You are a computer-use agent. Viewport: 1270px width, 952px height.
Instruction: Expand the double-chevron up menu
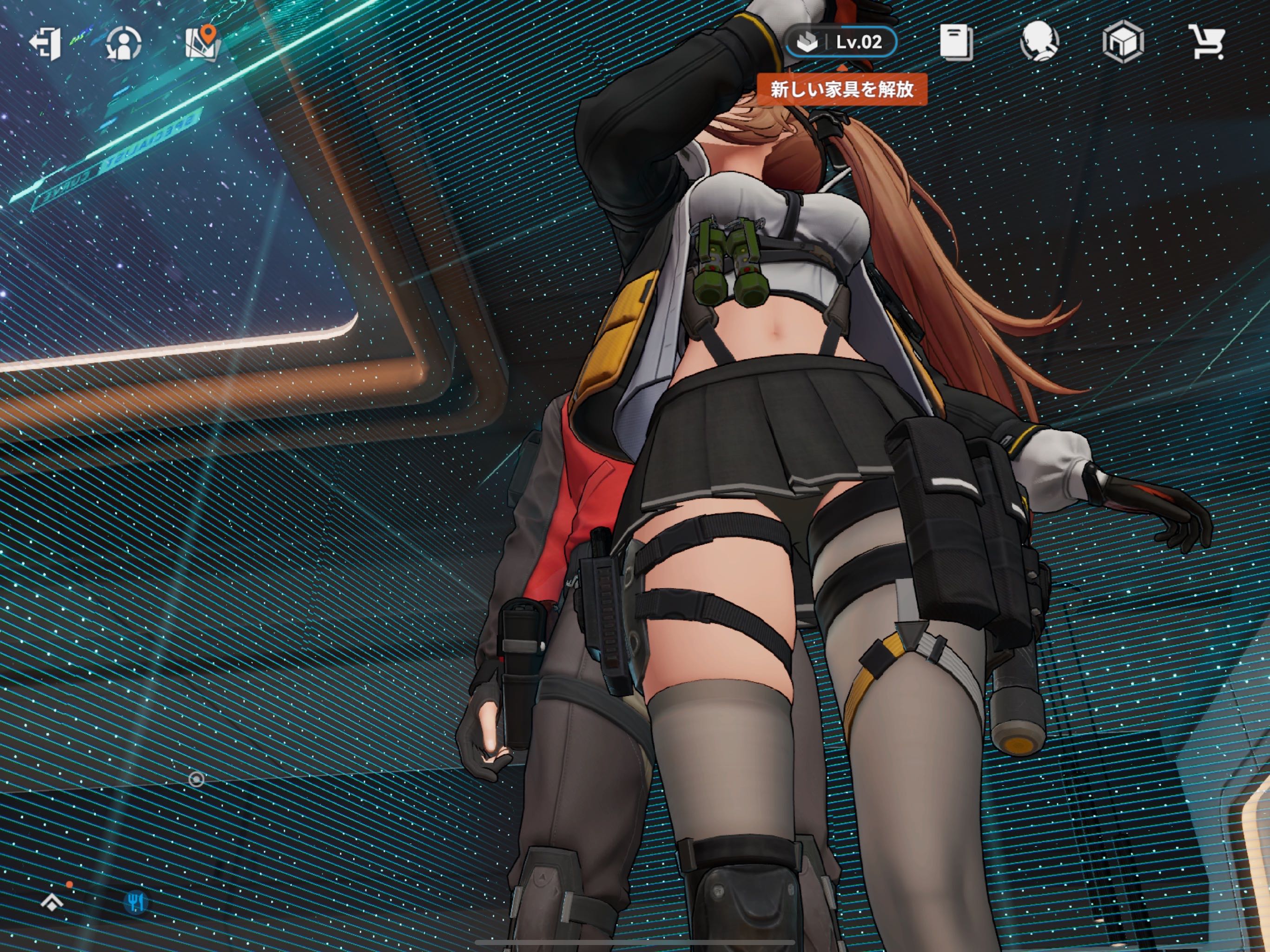[53, 902]
